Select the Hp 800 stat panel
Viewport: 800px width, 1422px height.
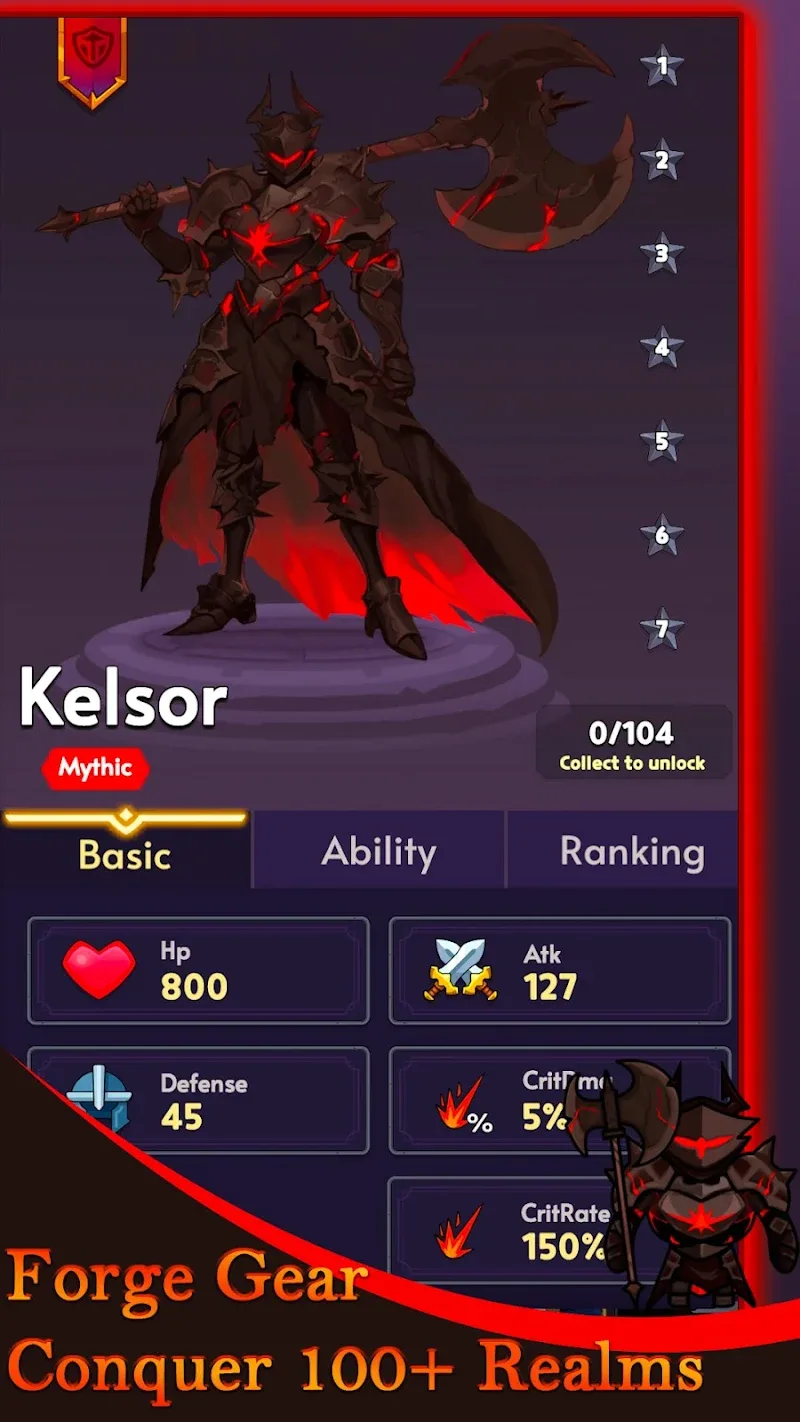[198, 971]
